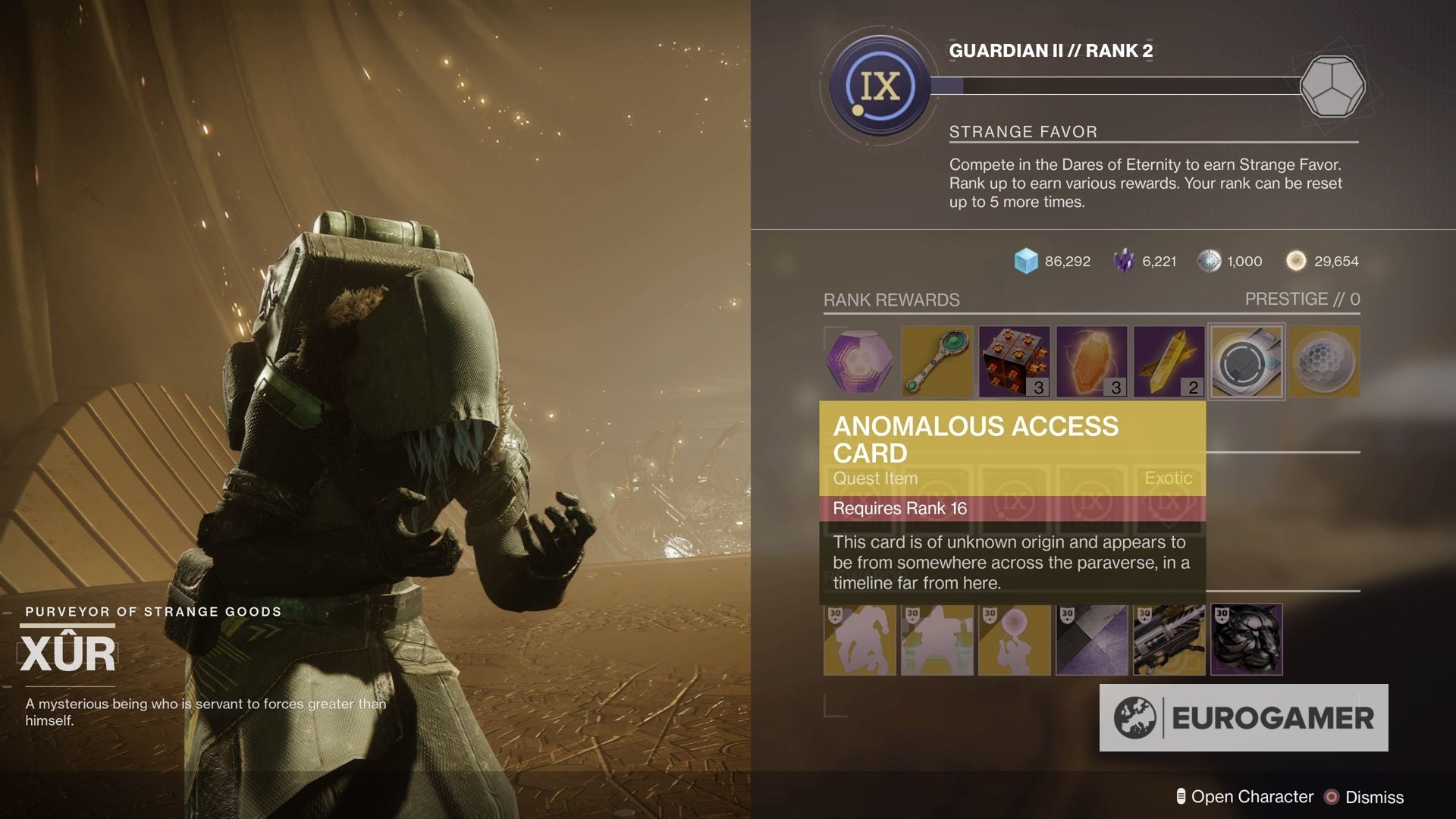Select the Silver currency icon showing 1,000
The width and height of the screenshot is (1456, 819).
(1208, 261)
